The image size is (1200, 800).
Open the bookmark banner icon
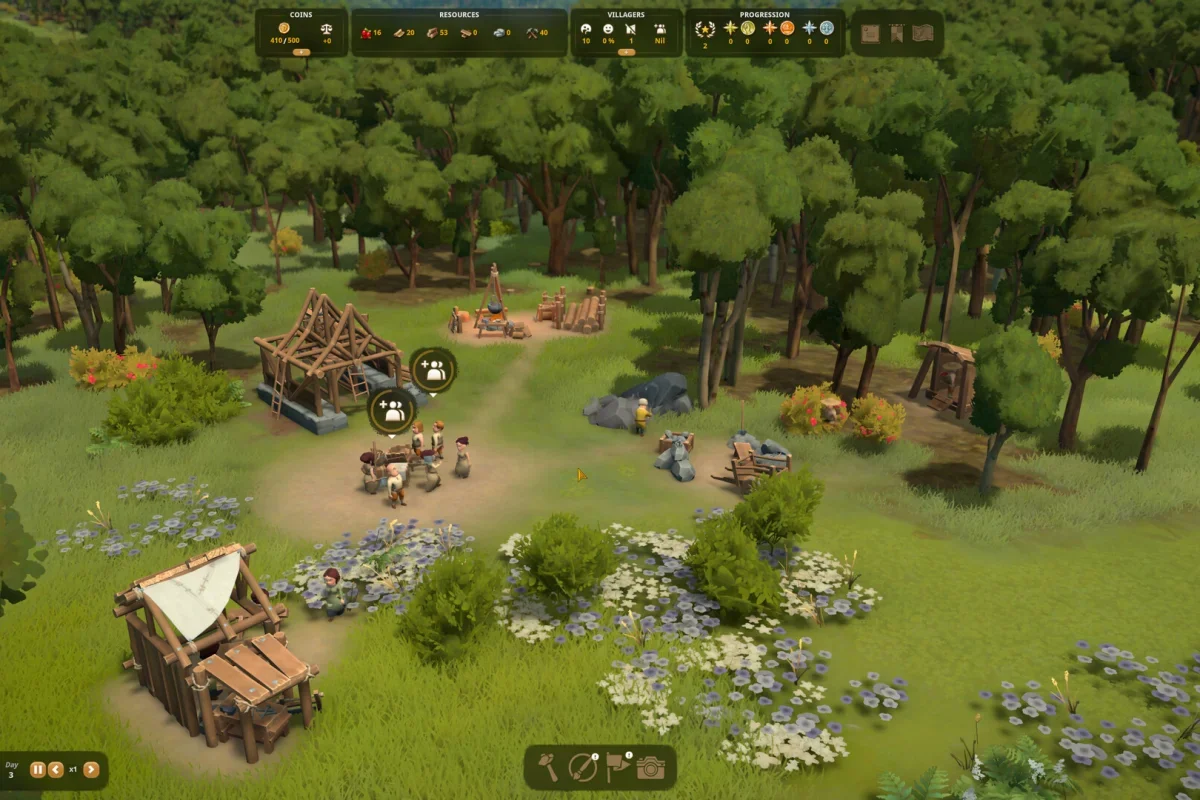click(897, 33)
